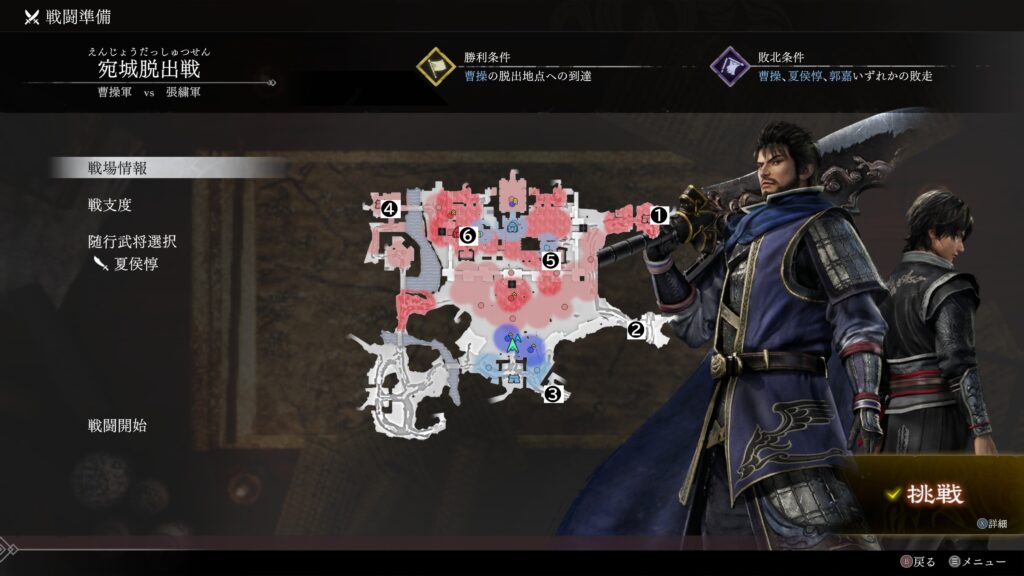
Task: Select map marker number 3
Action: [x=552, y=394]
